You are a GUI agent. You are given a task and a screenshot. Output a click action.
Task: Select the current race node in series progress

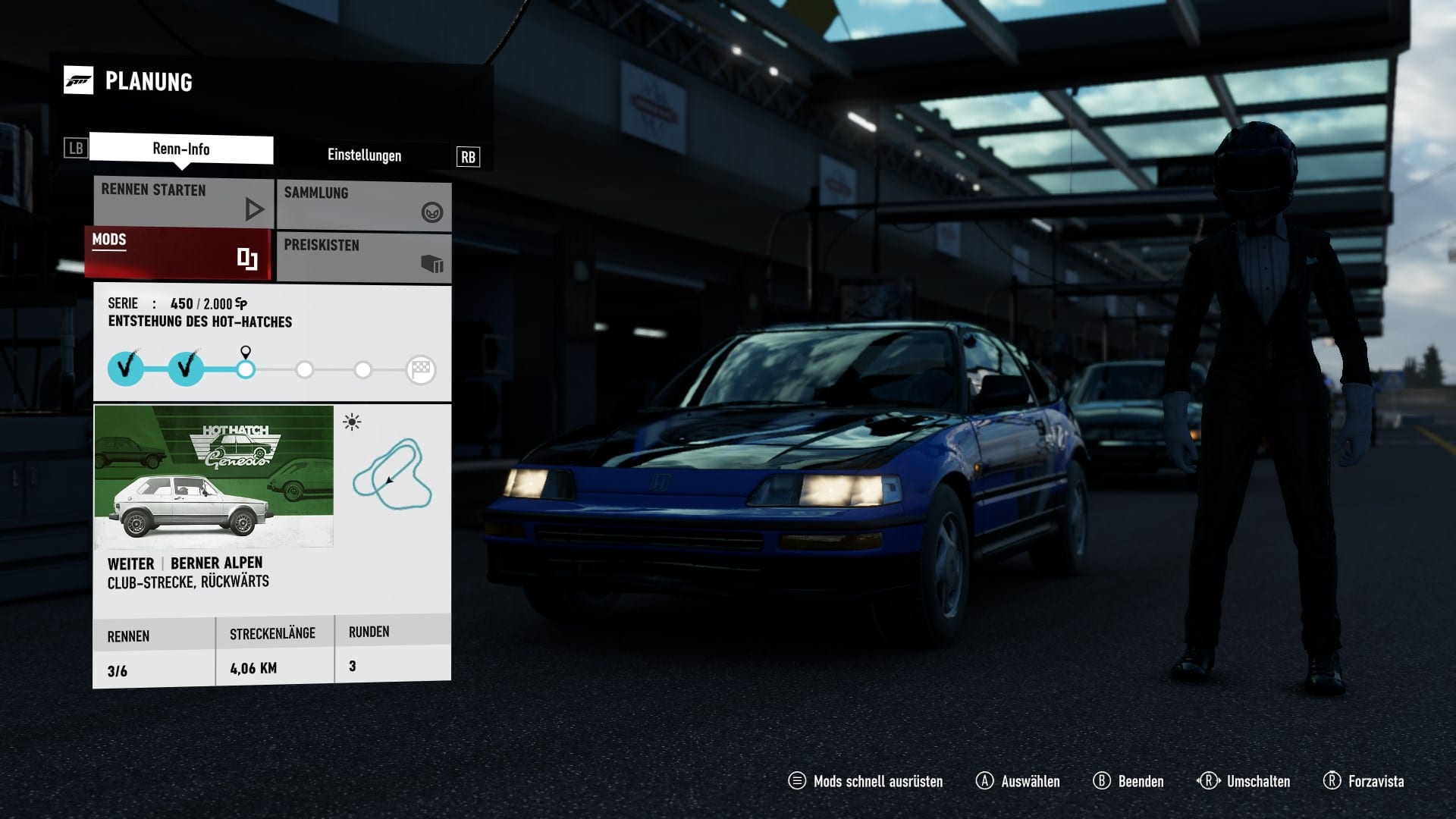[246, 369]
